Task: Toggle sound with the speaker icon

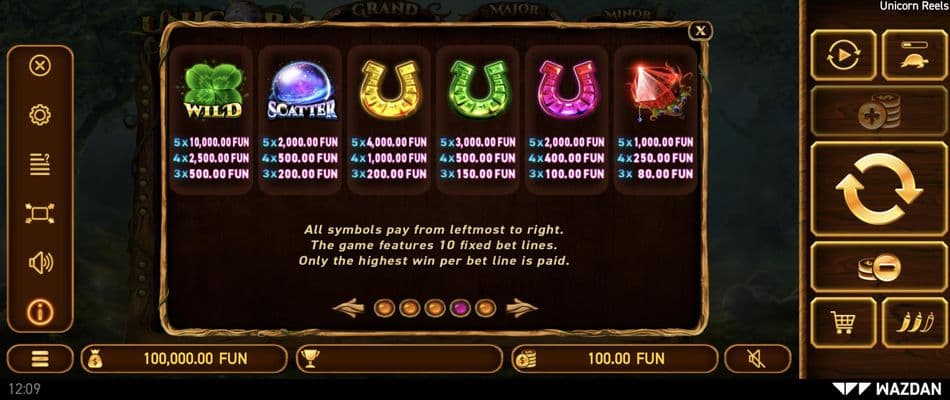Action: (40, 263)
